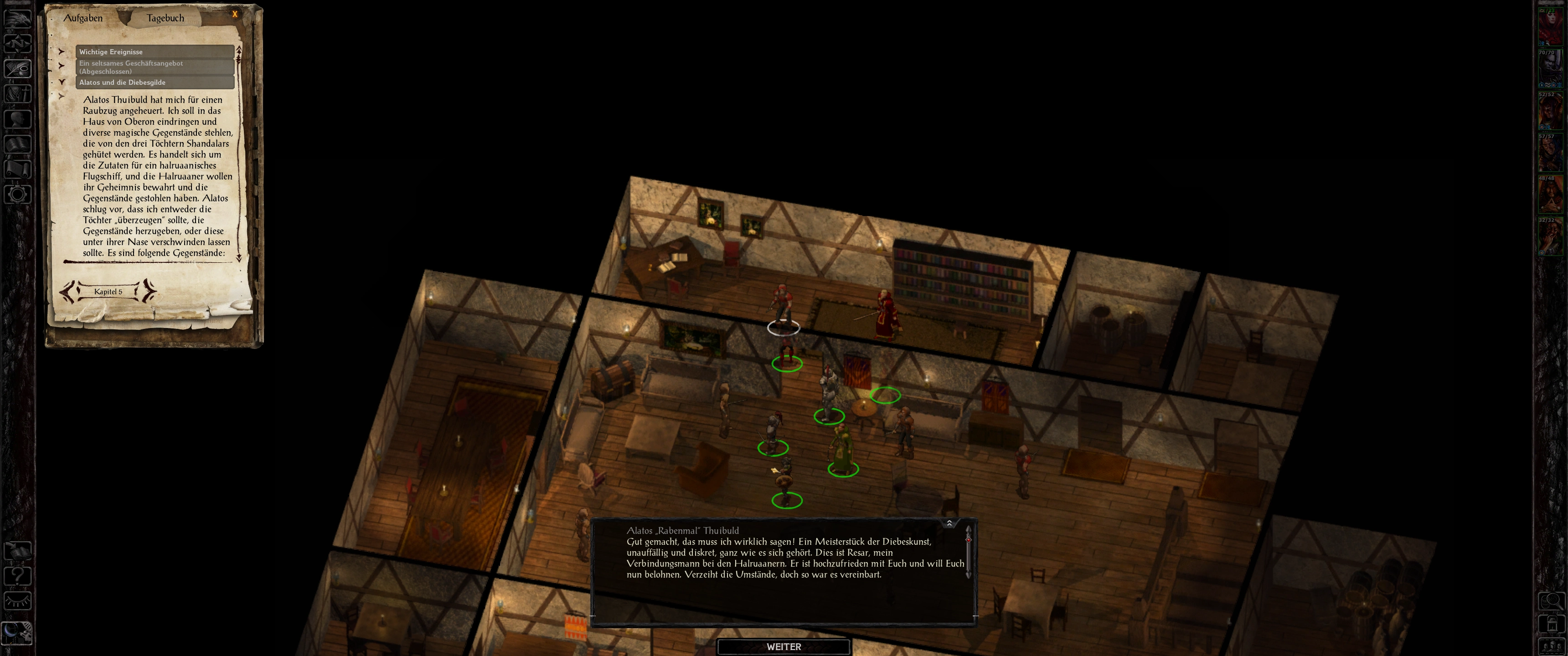Open the question mark help icon

[18, 576]
